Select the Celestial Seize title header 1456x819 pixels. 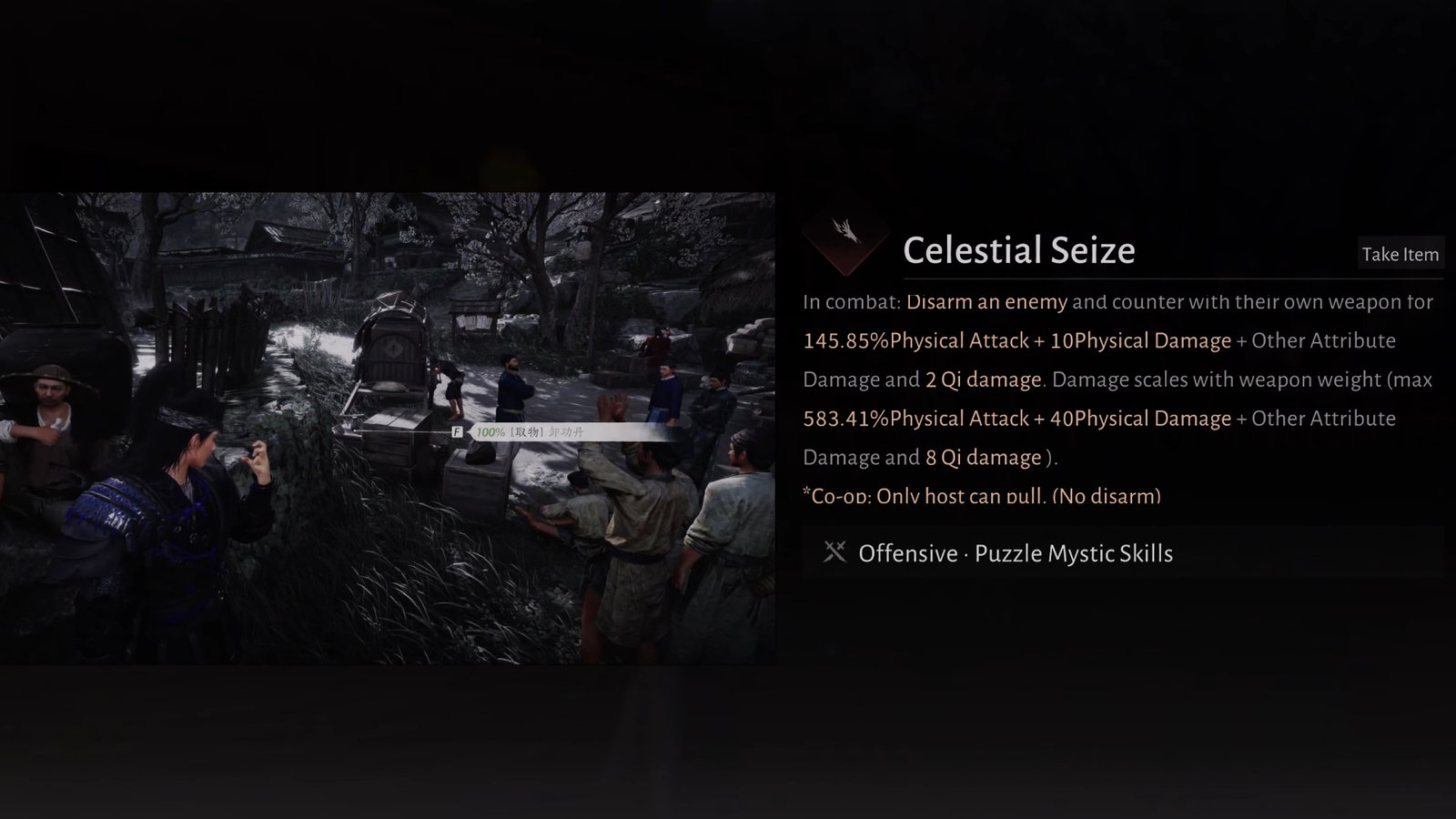pyautogui.click(x=1019, y=250)
